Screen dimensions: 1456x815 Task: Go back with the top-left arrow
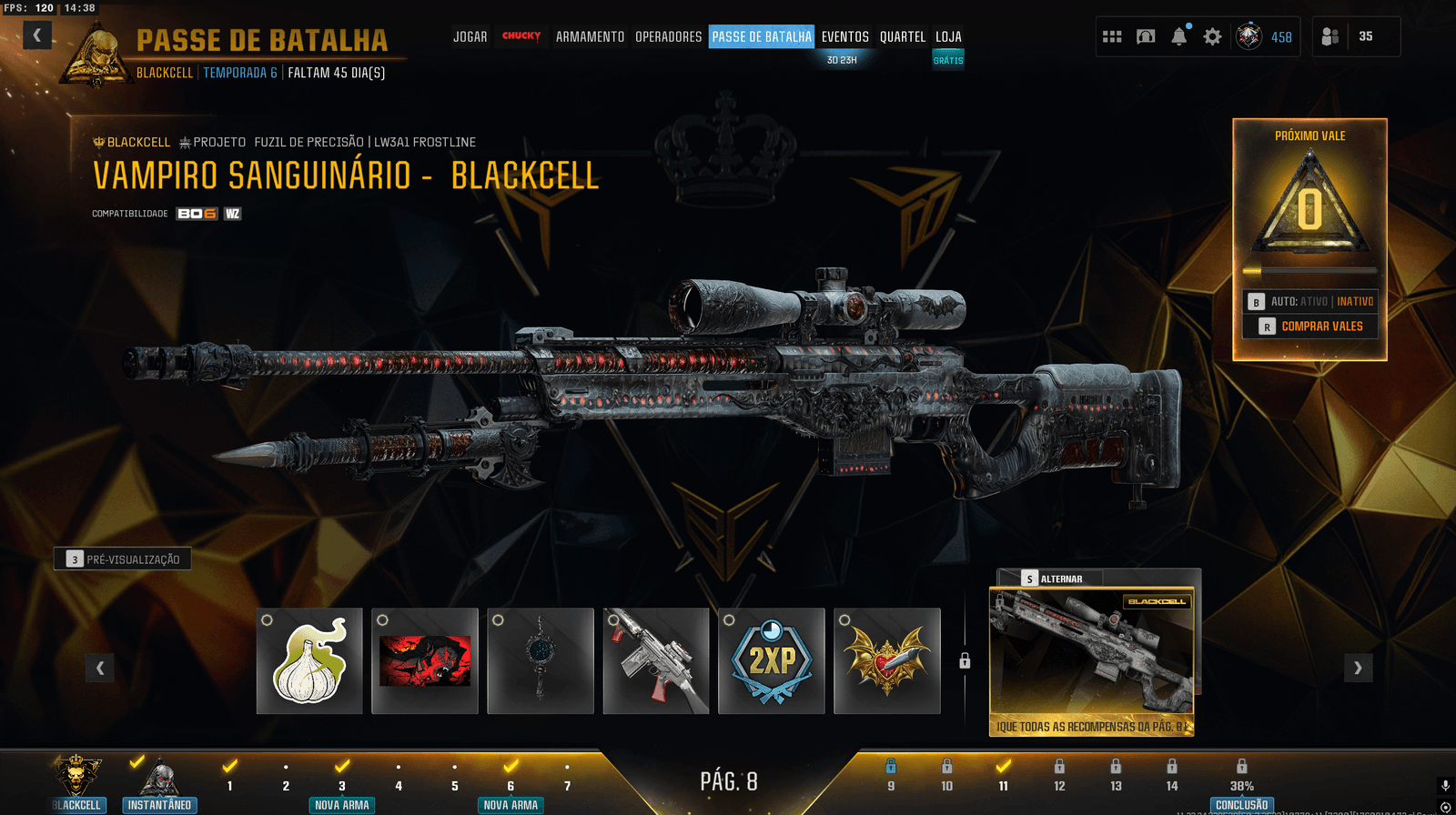[x=36, y=35]
